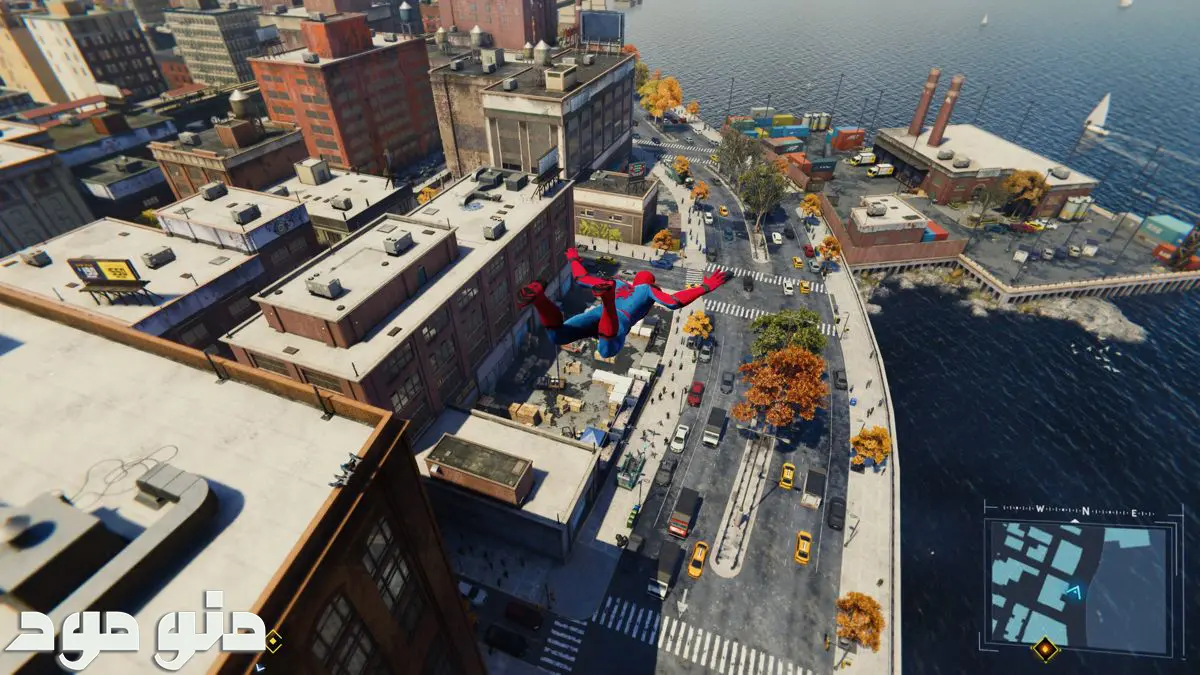
Task: Select the orange diamond marker below the minimap
Action: coord(1045,650)
